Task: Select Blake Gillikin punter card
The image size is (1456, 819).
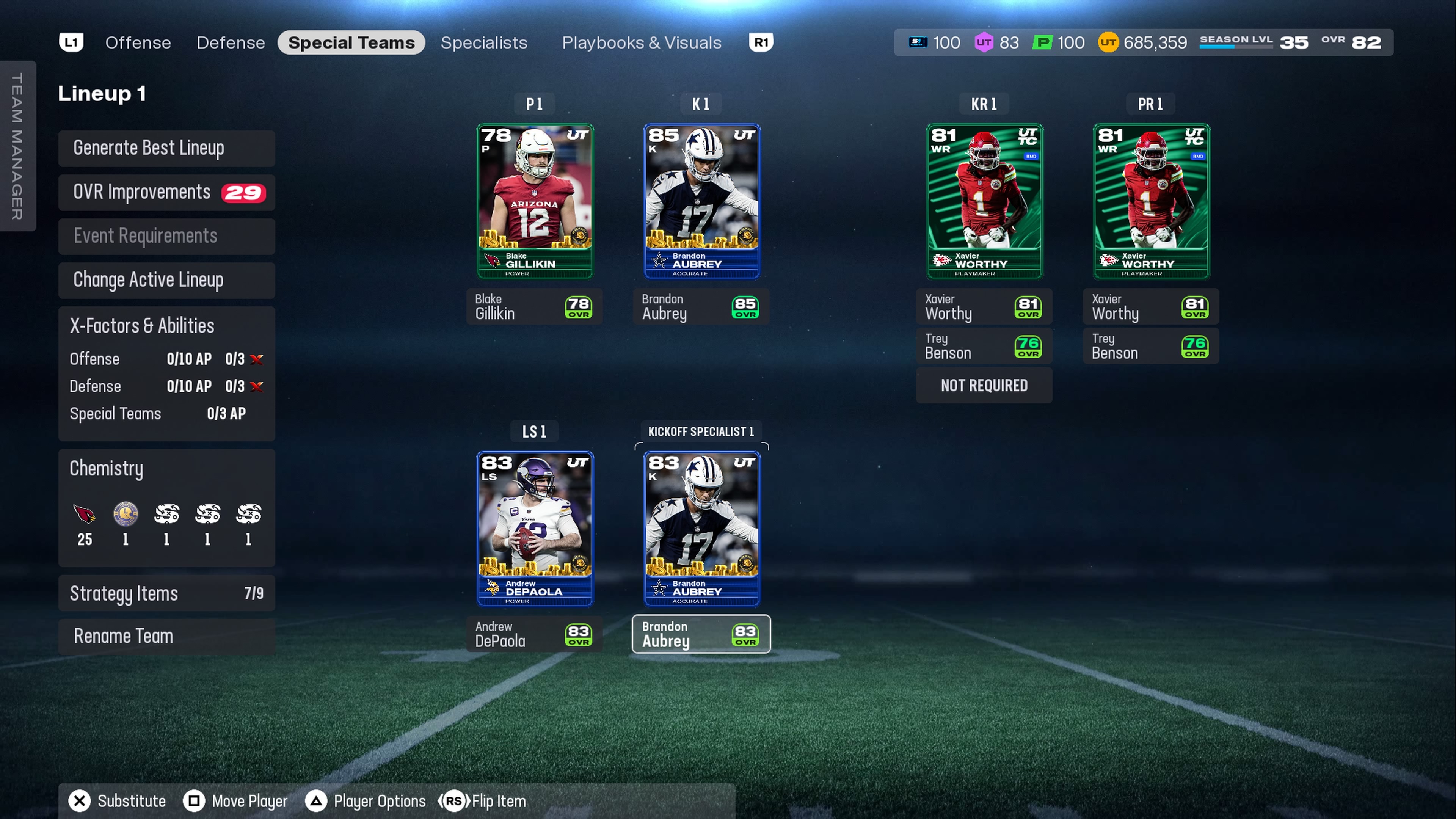Action: tap(535, 201)
